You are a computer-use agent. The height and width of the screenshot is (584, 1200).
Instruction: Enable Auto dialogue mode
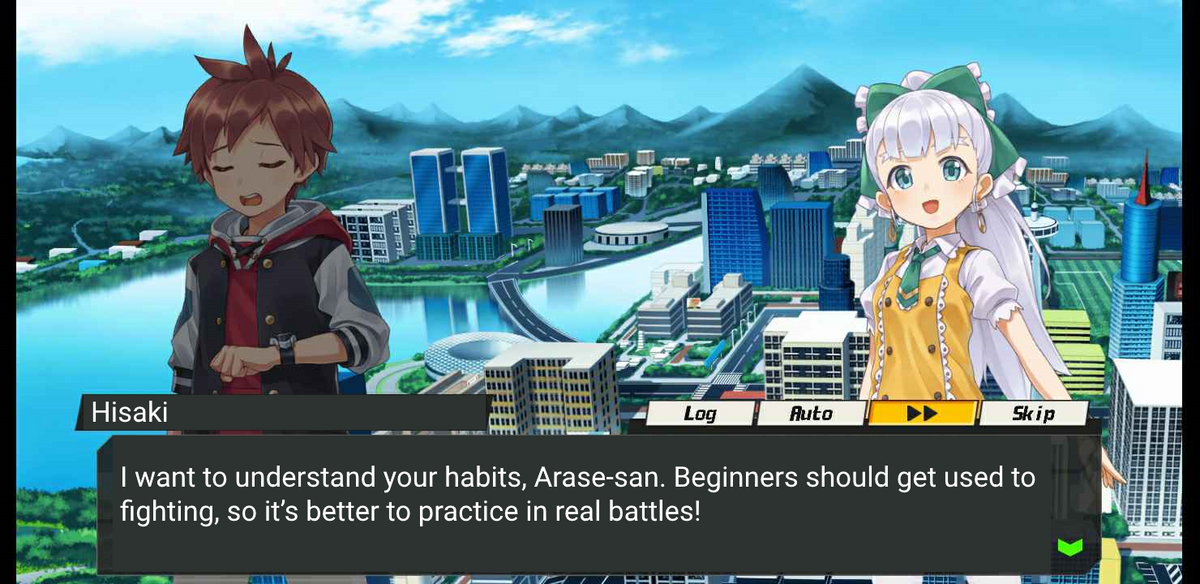click(x=811, y=413)
